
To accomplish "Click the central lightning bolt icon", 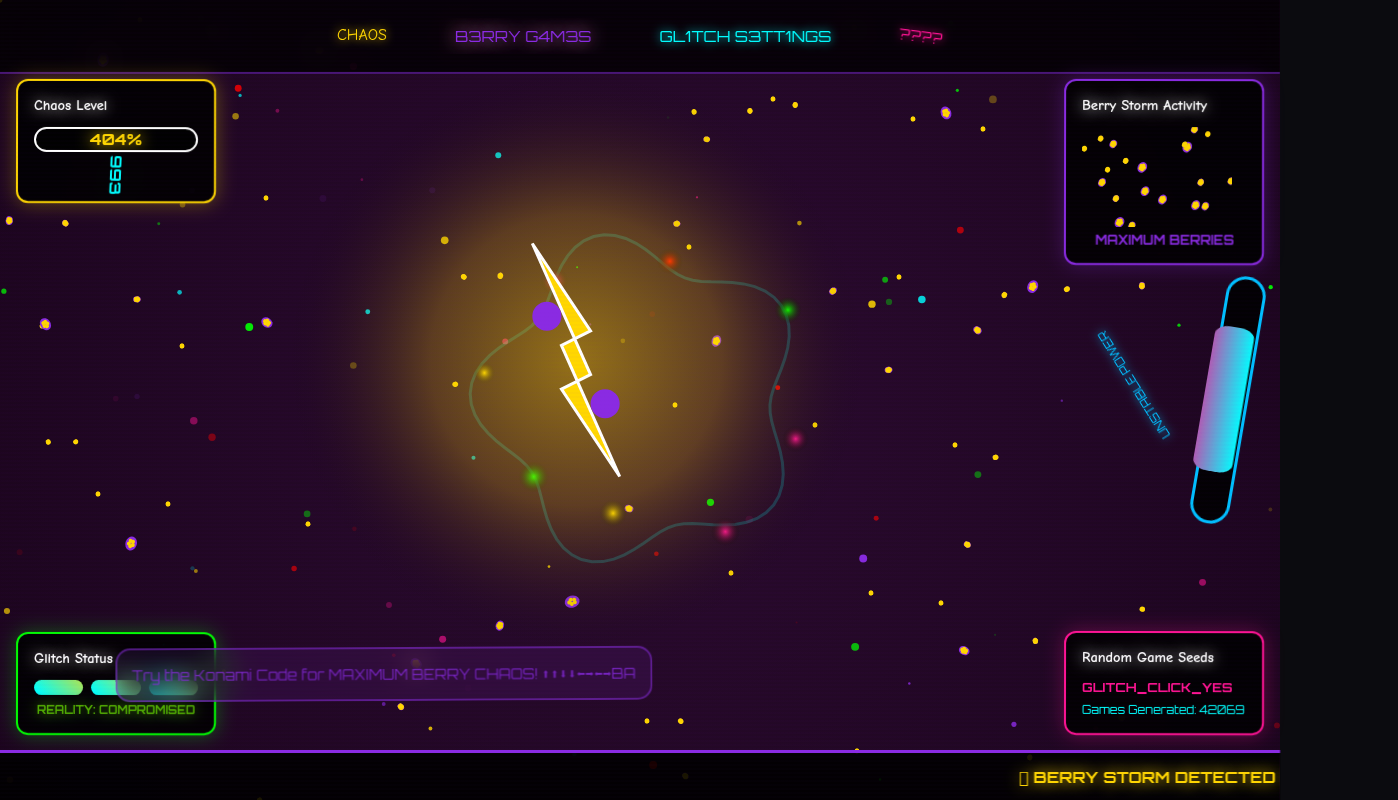I will pyautogui.click(x=575, y=355).
